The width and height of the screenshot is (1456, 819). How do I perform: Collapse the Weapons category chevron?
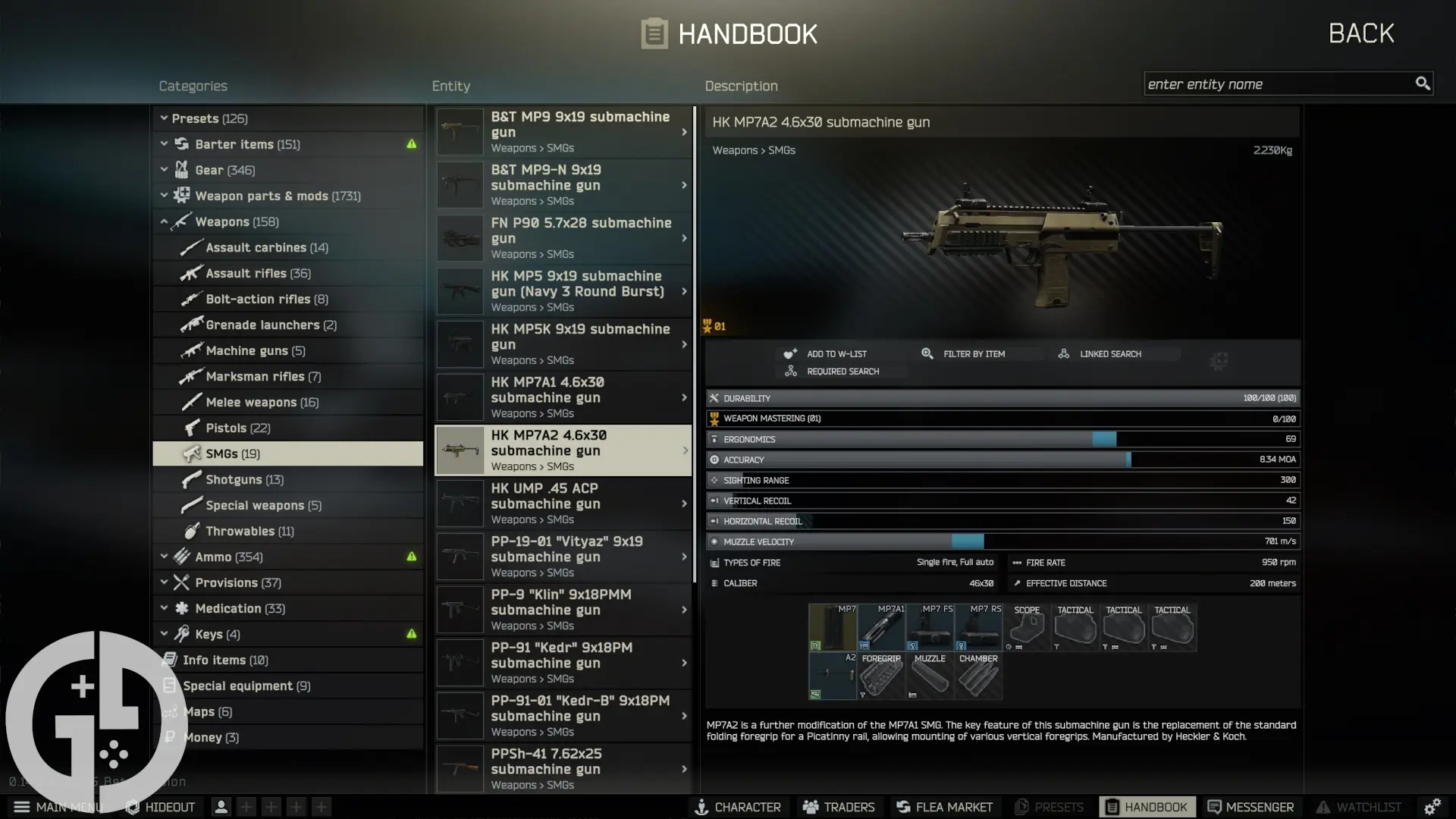coord(164,221)
